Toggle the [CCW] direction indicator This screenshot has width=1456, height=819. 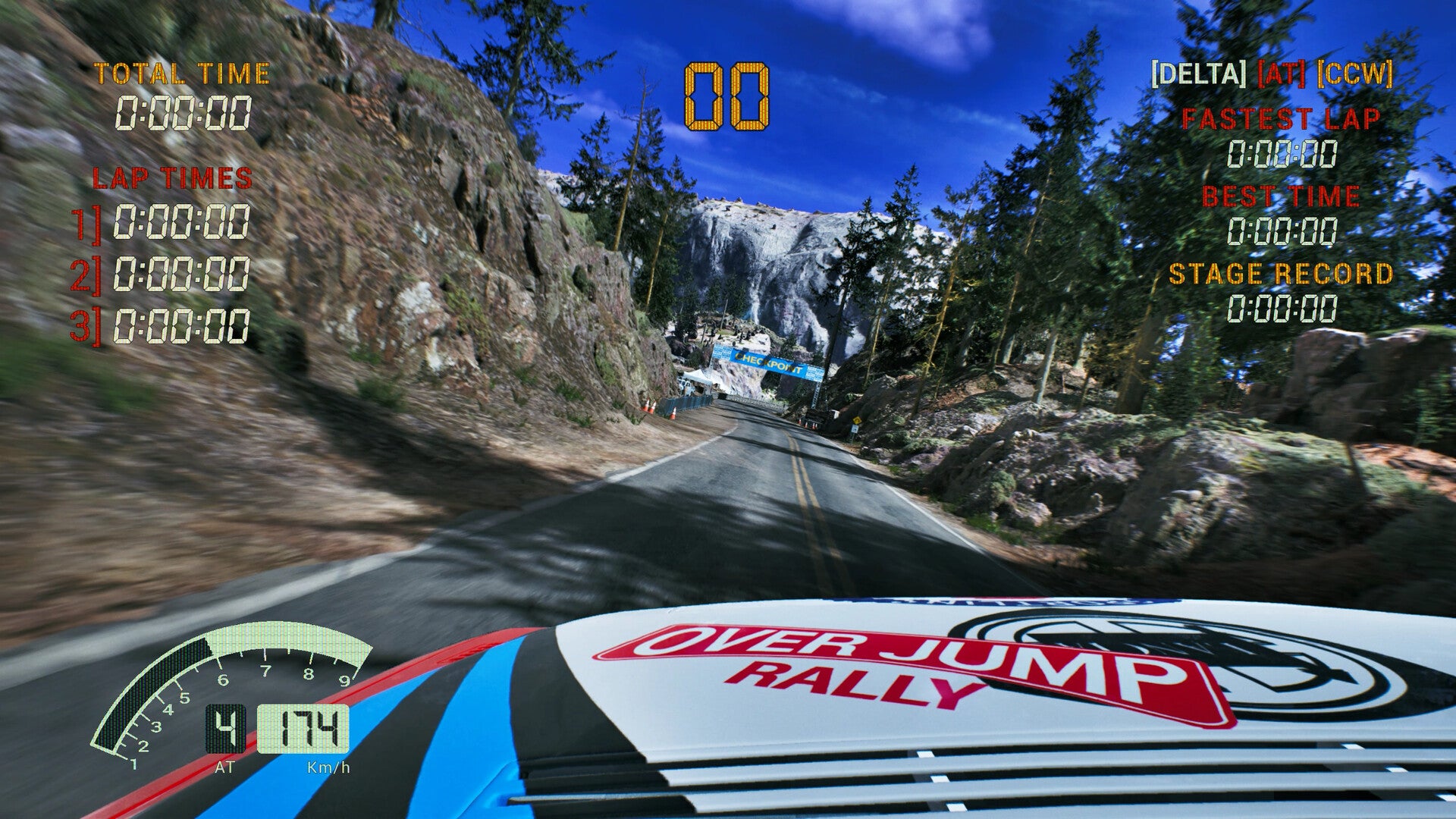(1357, 74)
